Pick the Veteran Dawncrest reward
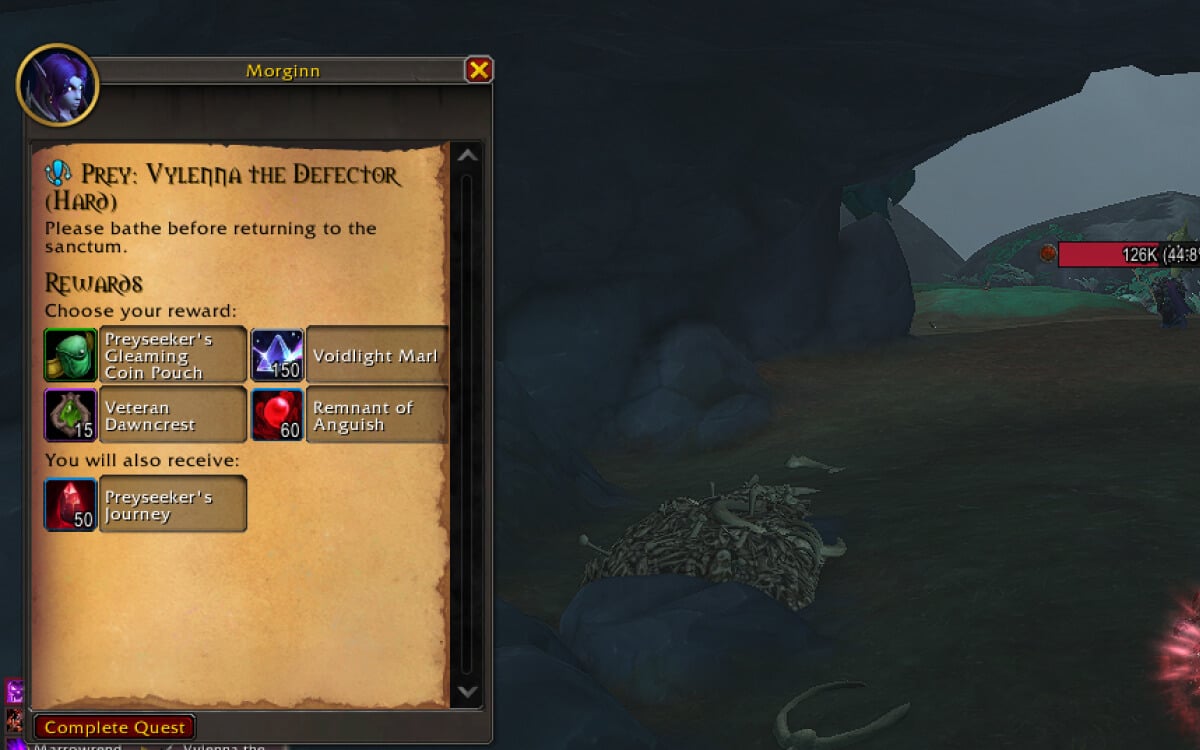 point(146,415)
